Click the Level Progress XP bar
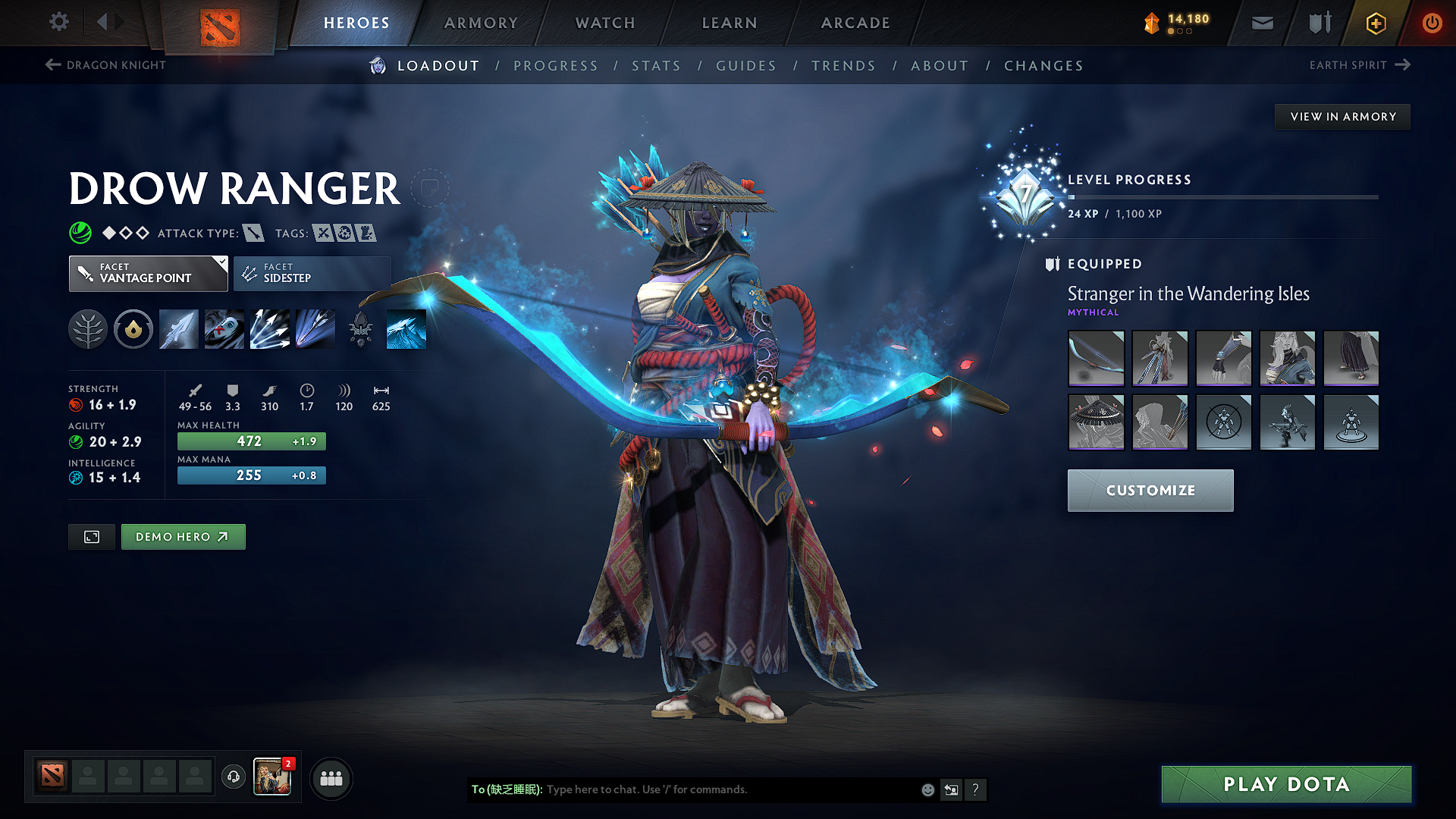This screenshot has height=819, width=1456. (1221, 197)
